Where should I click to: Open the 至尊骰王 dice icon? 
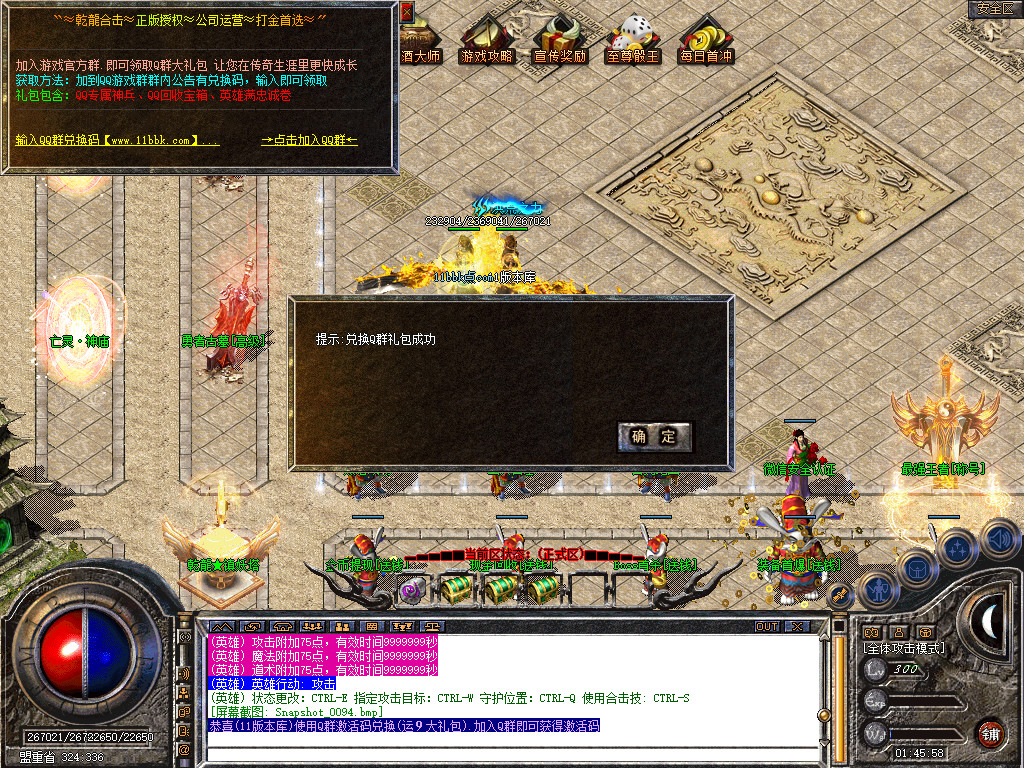click(633, 42)
